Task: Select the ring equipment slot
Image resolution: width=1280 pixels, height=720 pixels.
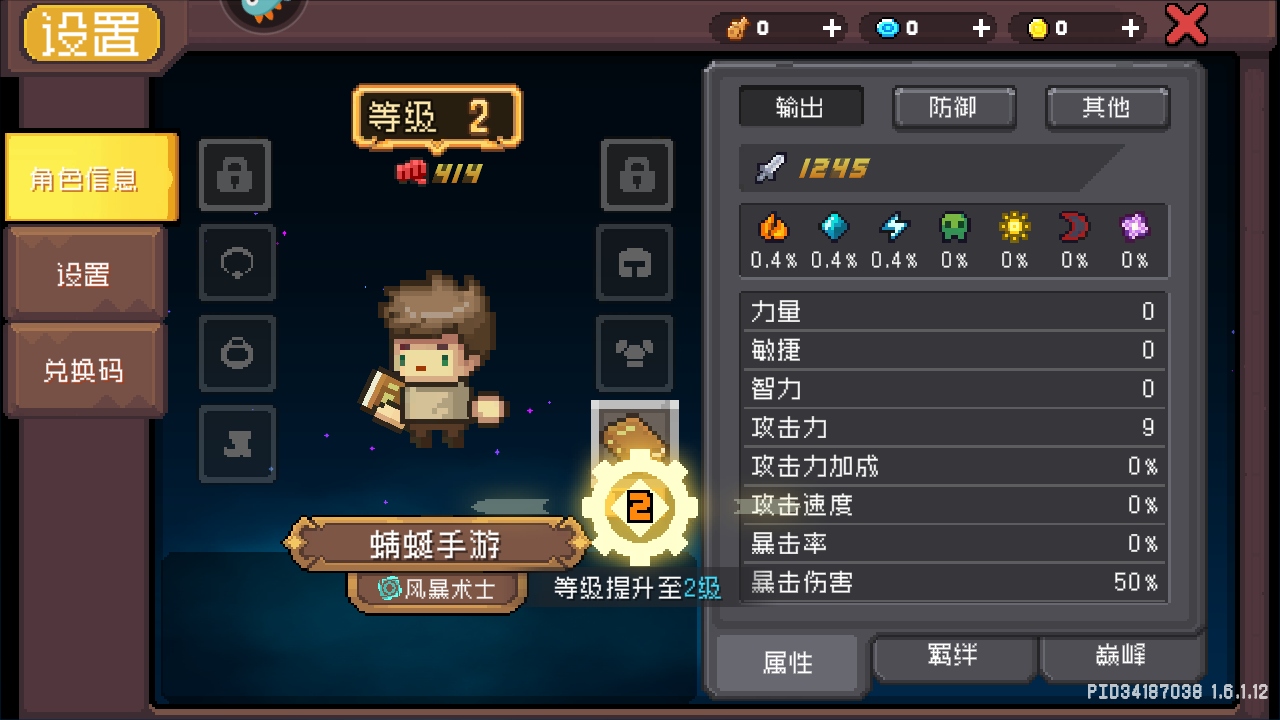Action: pyautogui.click(x=236, y=354)
